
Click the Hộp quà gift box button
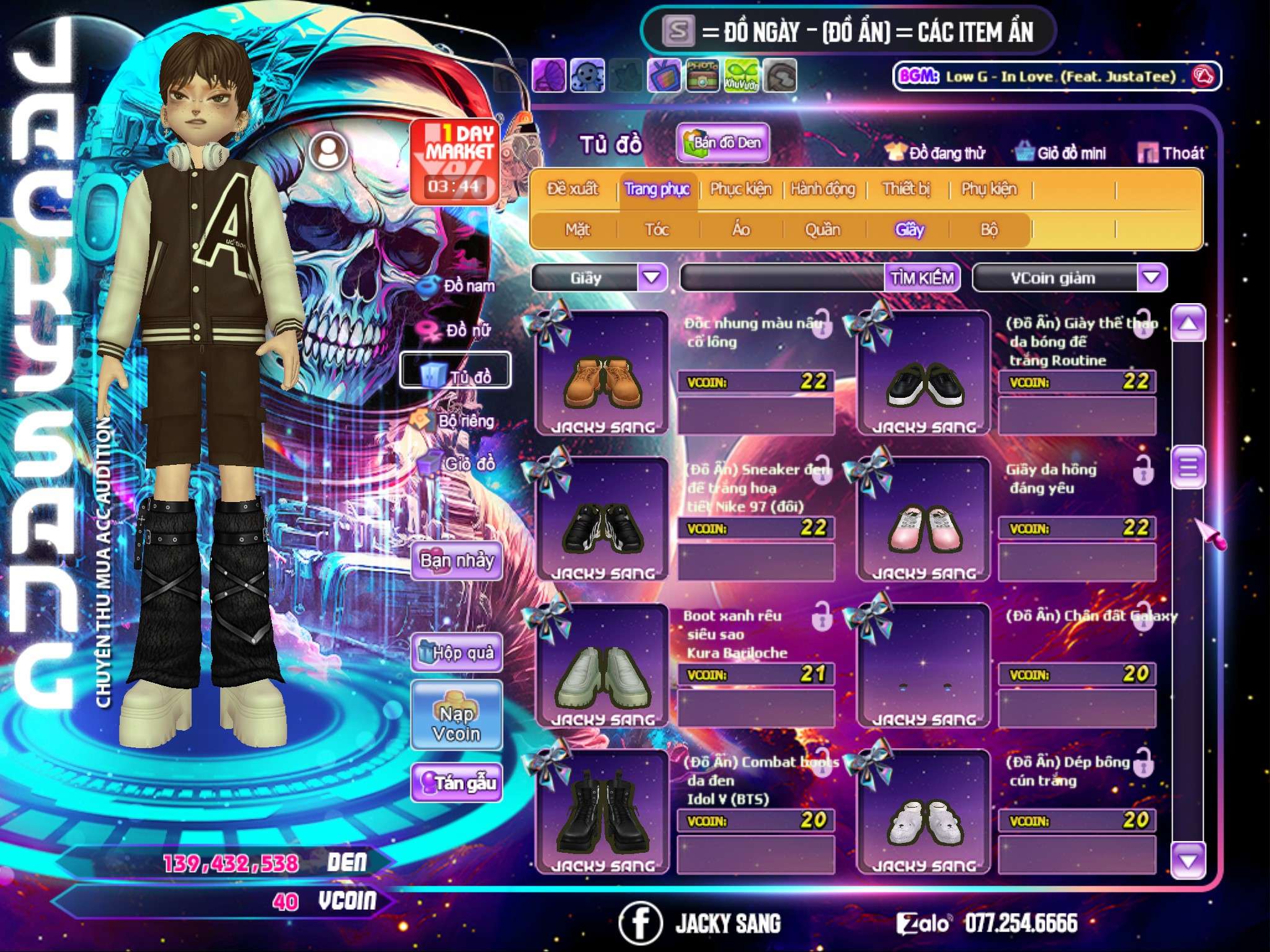pos(456,653)
